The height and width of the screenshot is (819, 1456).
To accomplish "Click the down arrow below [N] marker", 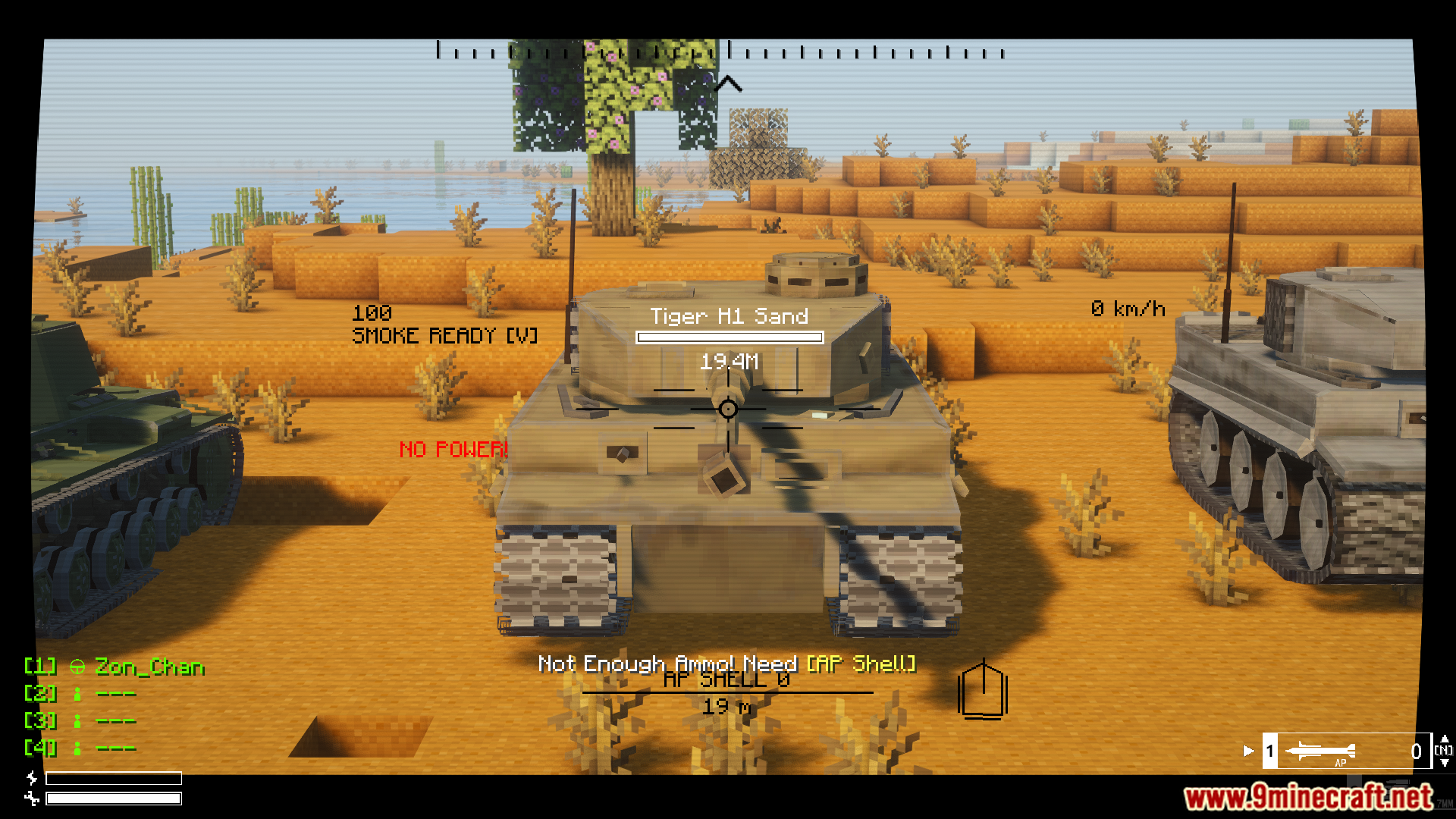I will [1445, 763].
